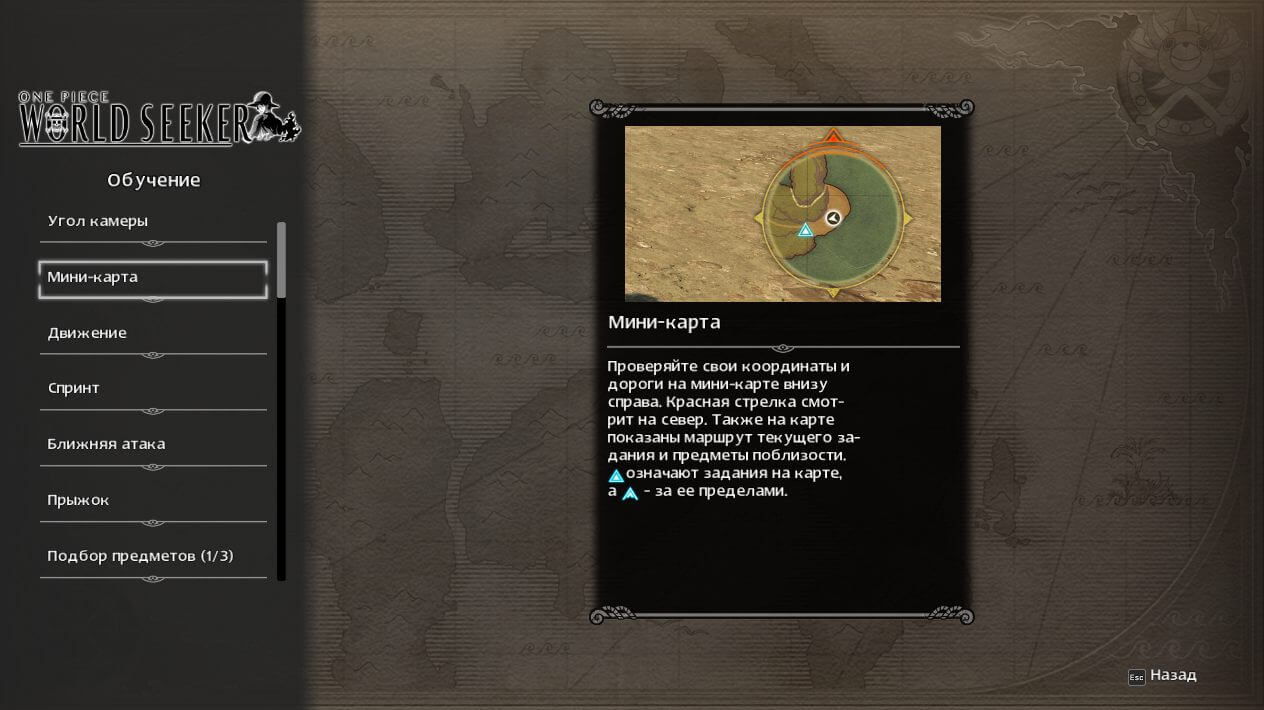Open the Ближняя атака tutorial
Image resolution: width=1264 pixels, height=710 pixels.
click(152, 444)
